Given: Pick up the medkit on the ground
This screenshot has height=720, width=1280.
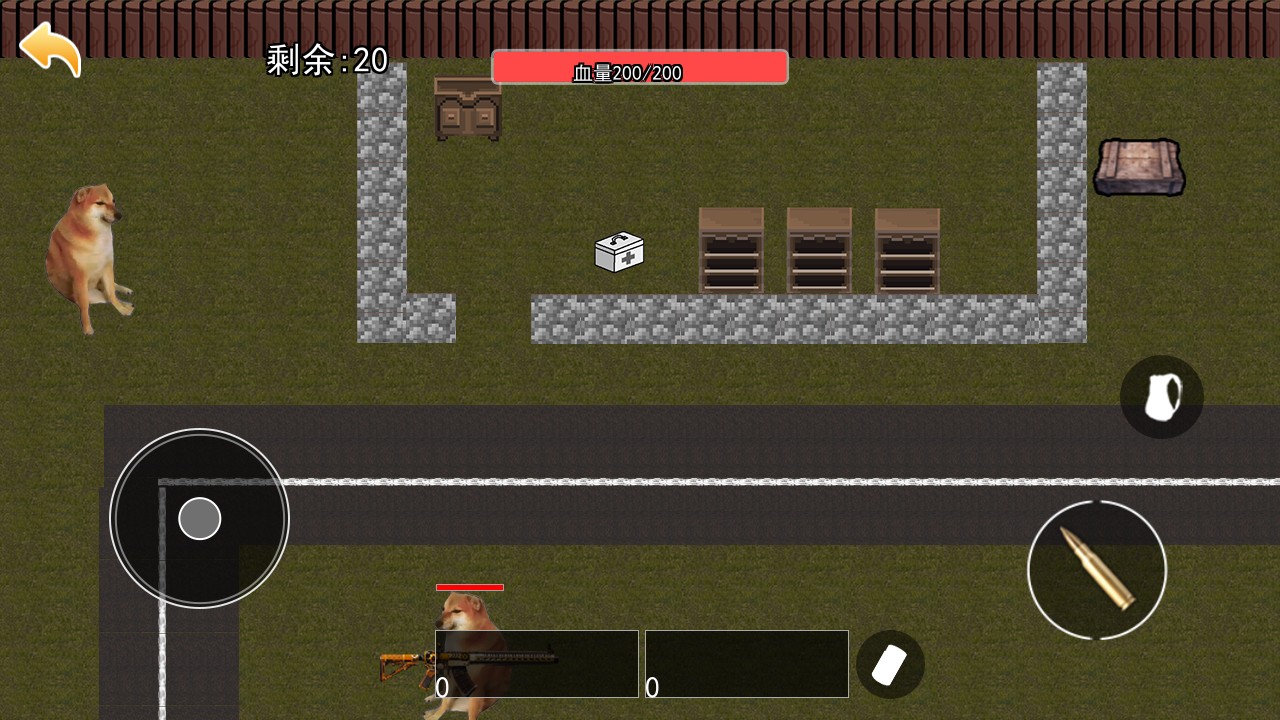Looking at the screenshot, I should click(619, 253).
